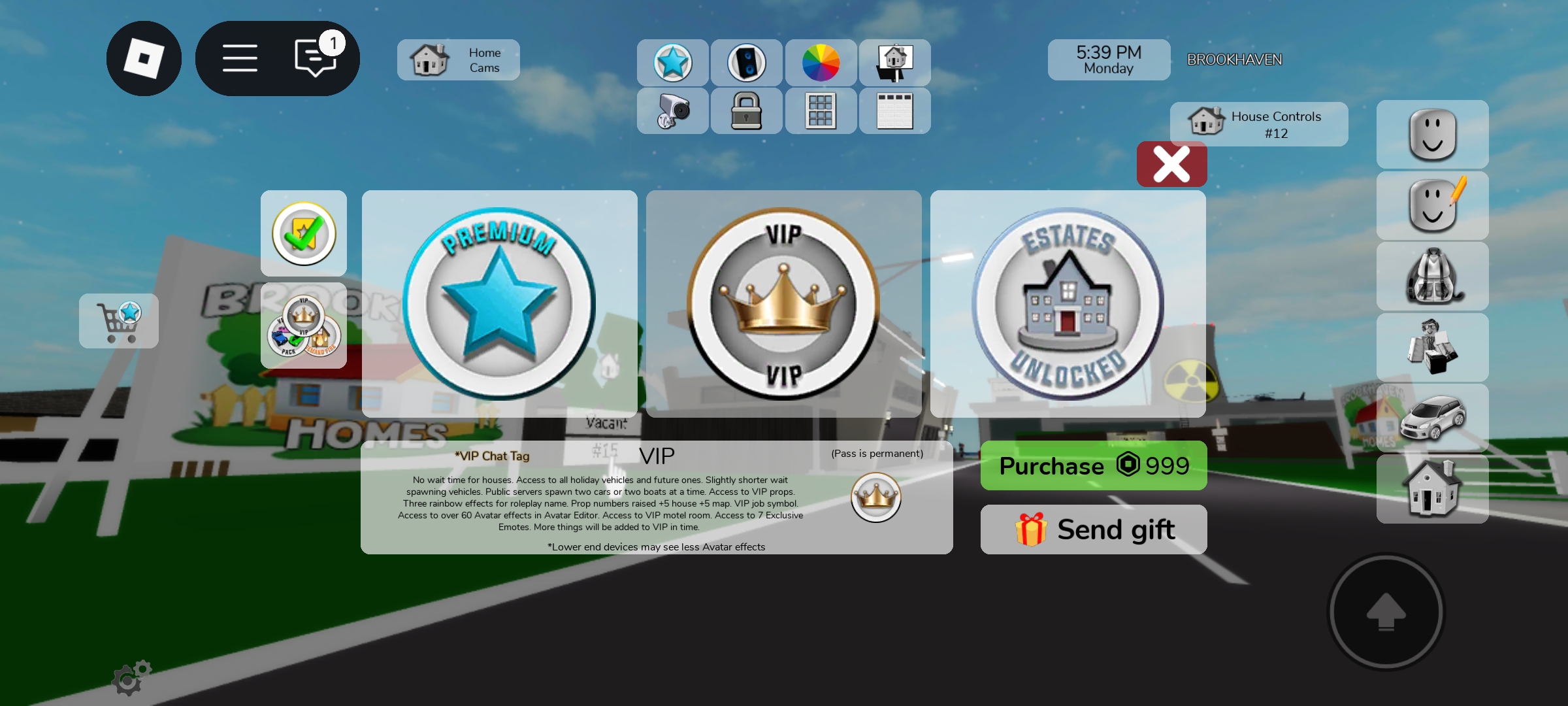
Task: Send VIP pass as a gift
Action: point(1093,529)
